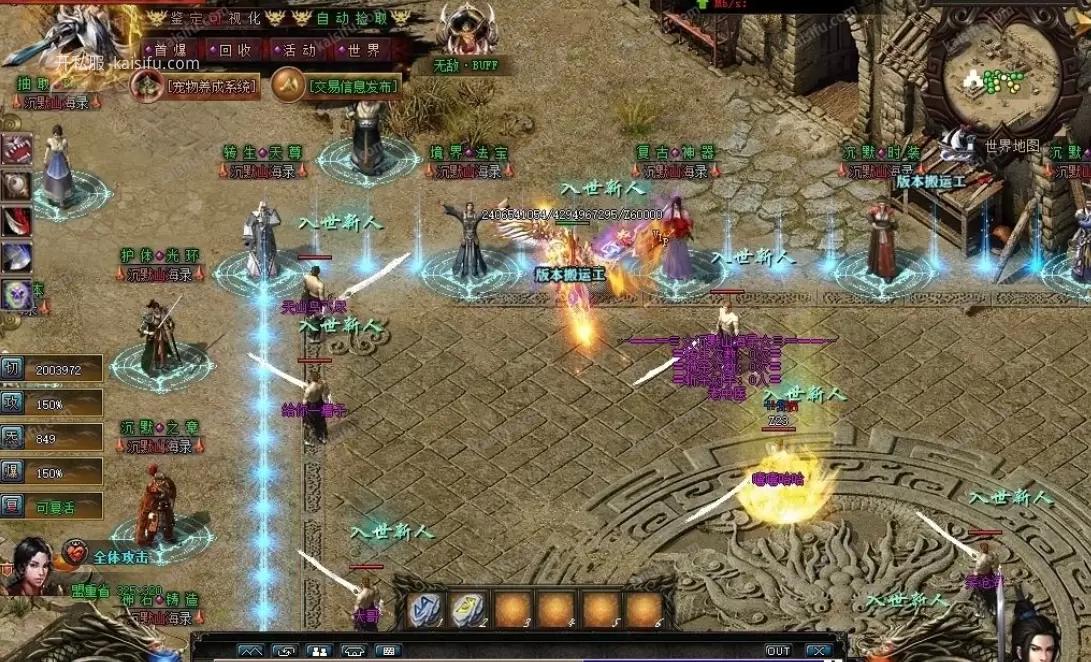The image size is (1091, 662).
Task: Activate the fanged red monster skill icon
Action: pyautogui.click(x=17, y=149)
